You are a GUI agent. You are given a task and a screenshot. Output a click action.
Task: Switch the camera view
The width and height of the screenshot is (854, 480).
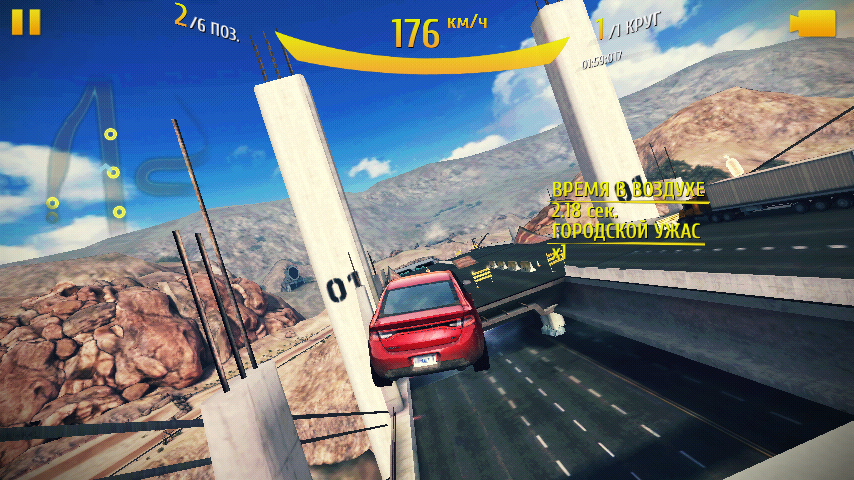(812, 24)
